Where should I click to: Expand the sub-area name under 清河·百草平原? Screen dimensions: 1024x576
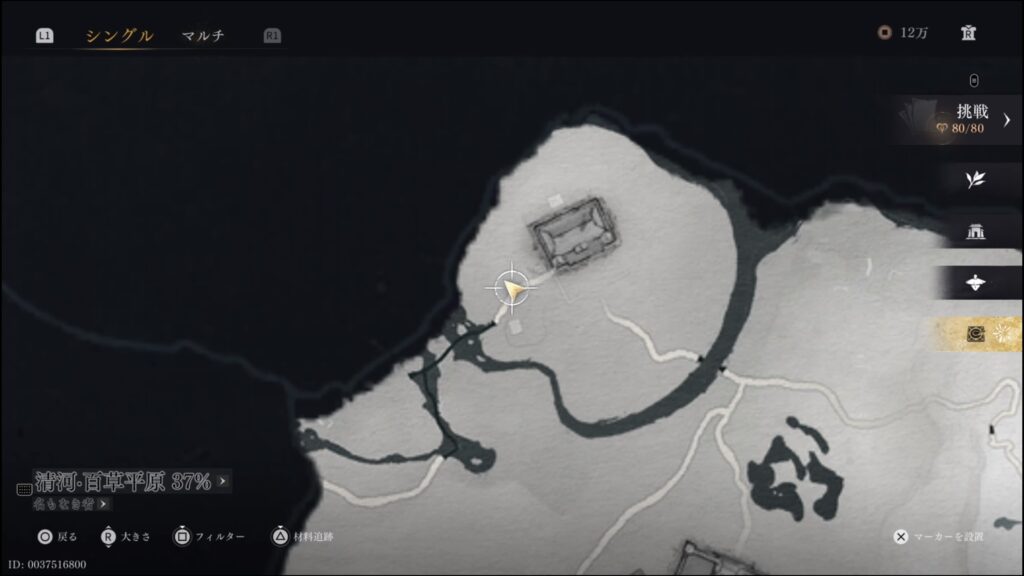(x=72, y=504)
